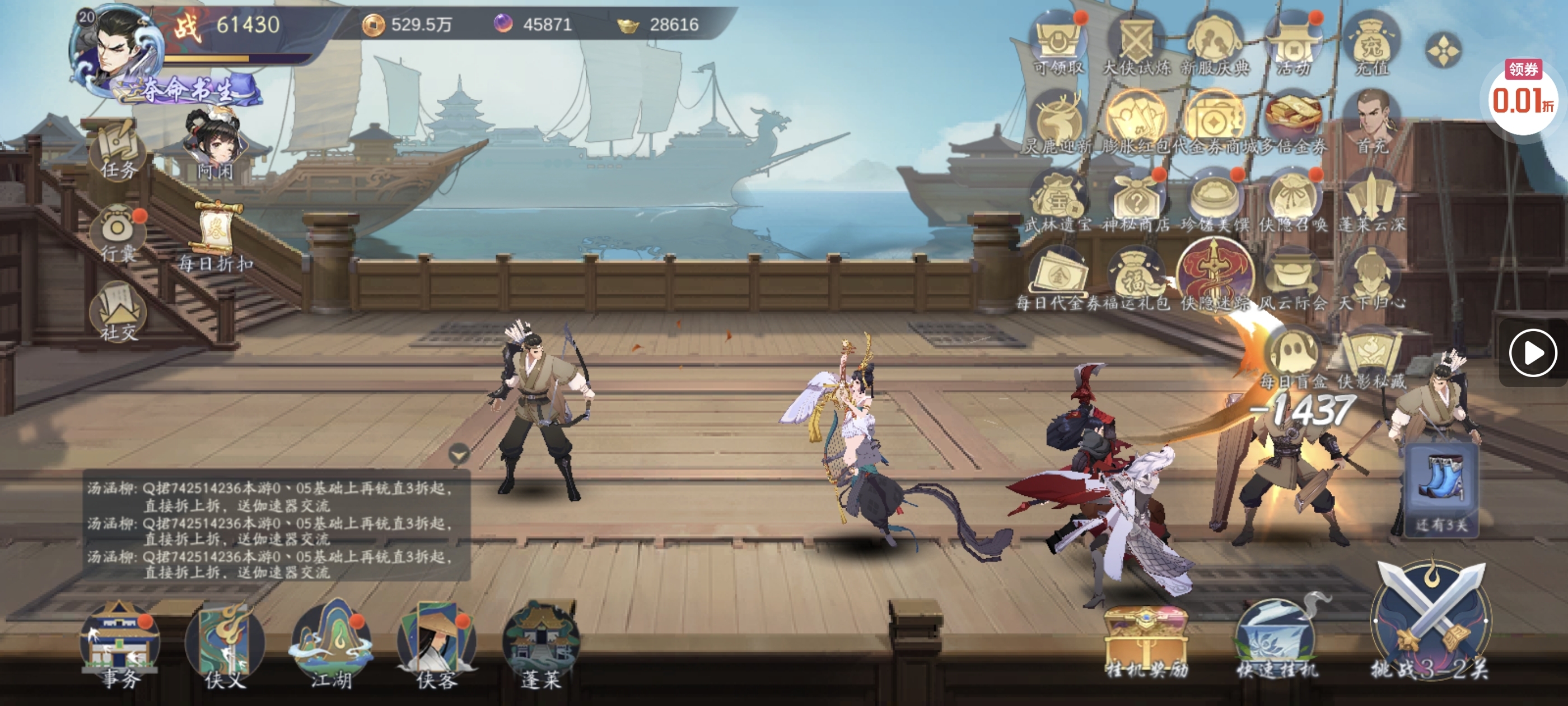1568x706 pixels.
Task: Open the 江湖 world menu
Action: click(x=331, y=643)
